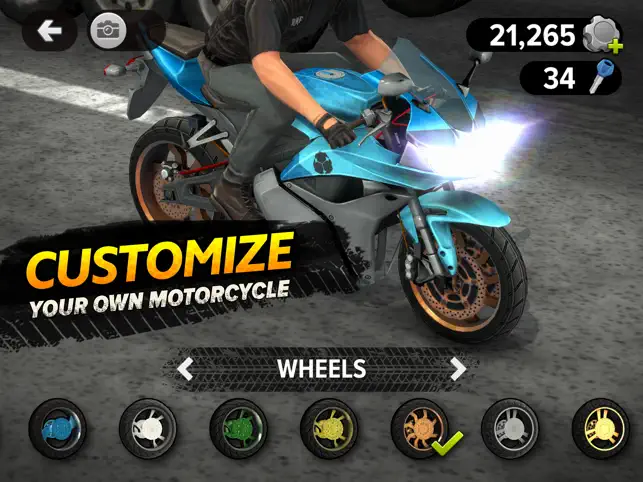
Task: Choose the orange wheel with the checkmark
Action: pos(419,429)
